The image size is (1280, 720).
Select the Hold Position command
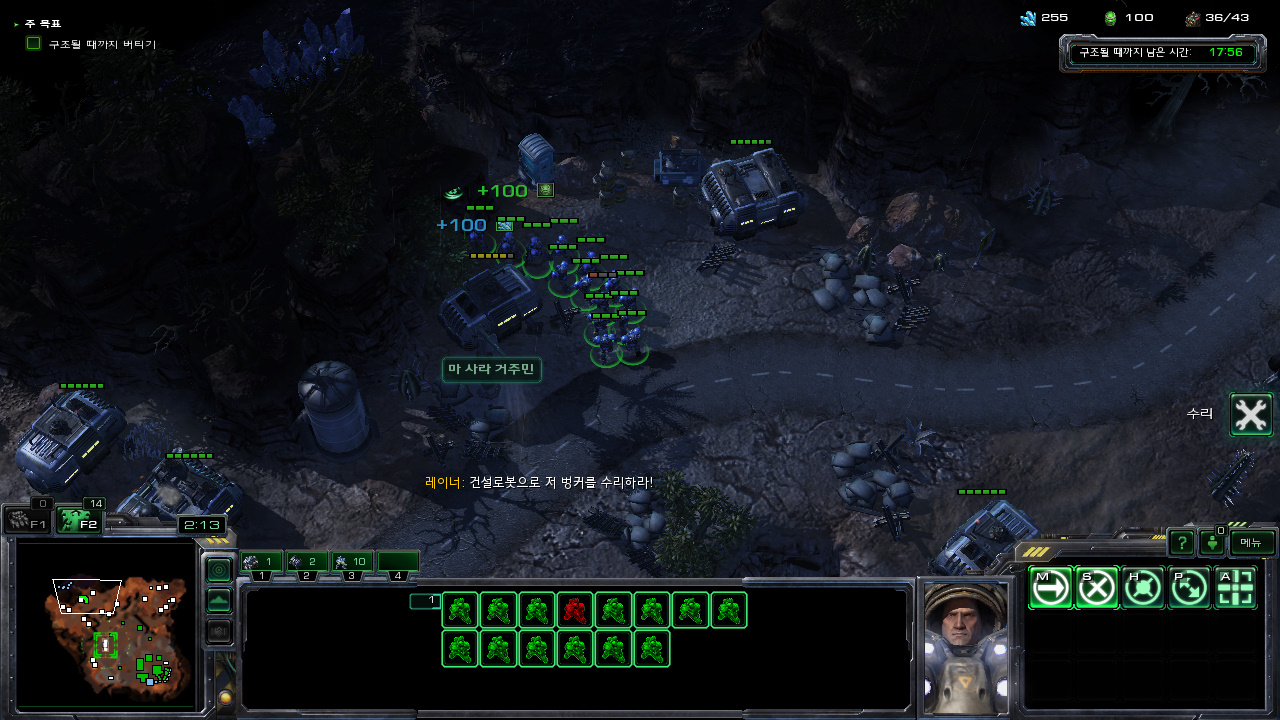1142,588
